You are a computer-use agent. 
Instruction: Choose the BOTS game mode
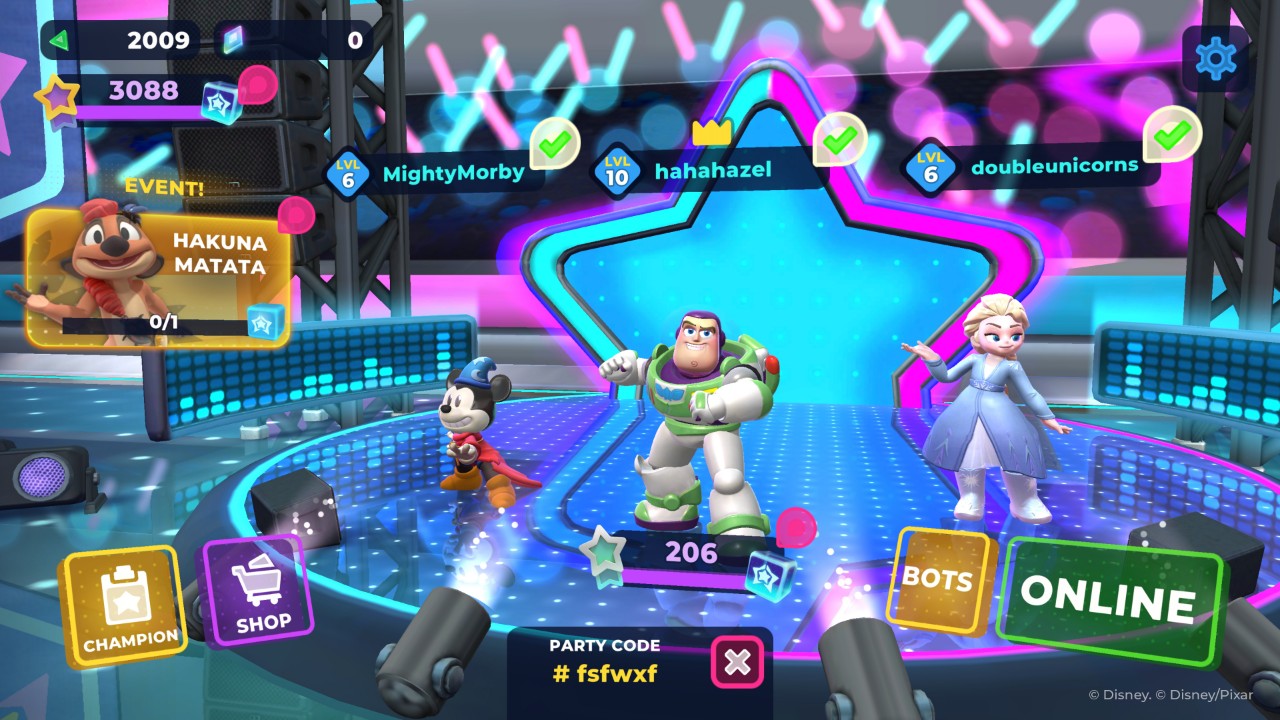pyautogui.click(x=938, y=581)
